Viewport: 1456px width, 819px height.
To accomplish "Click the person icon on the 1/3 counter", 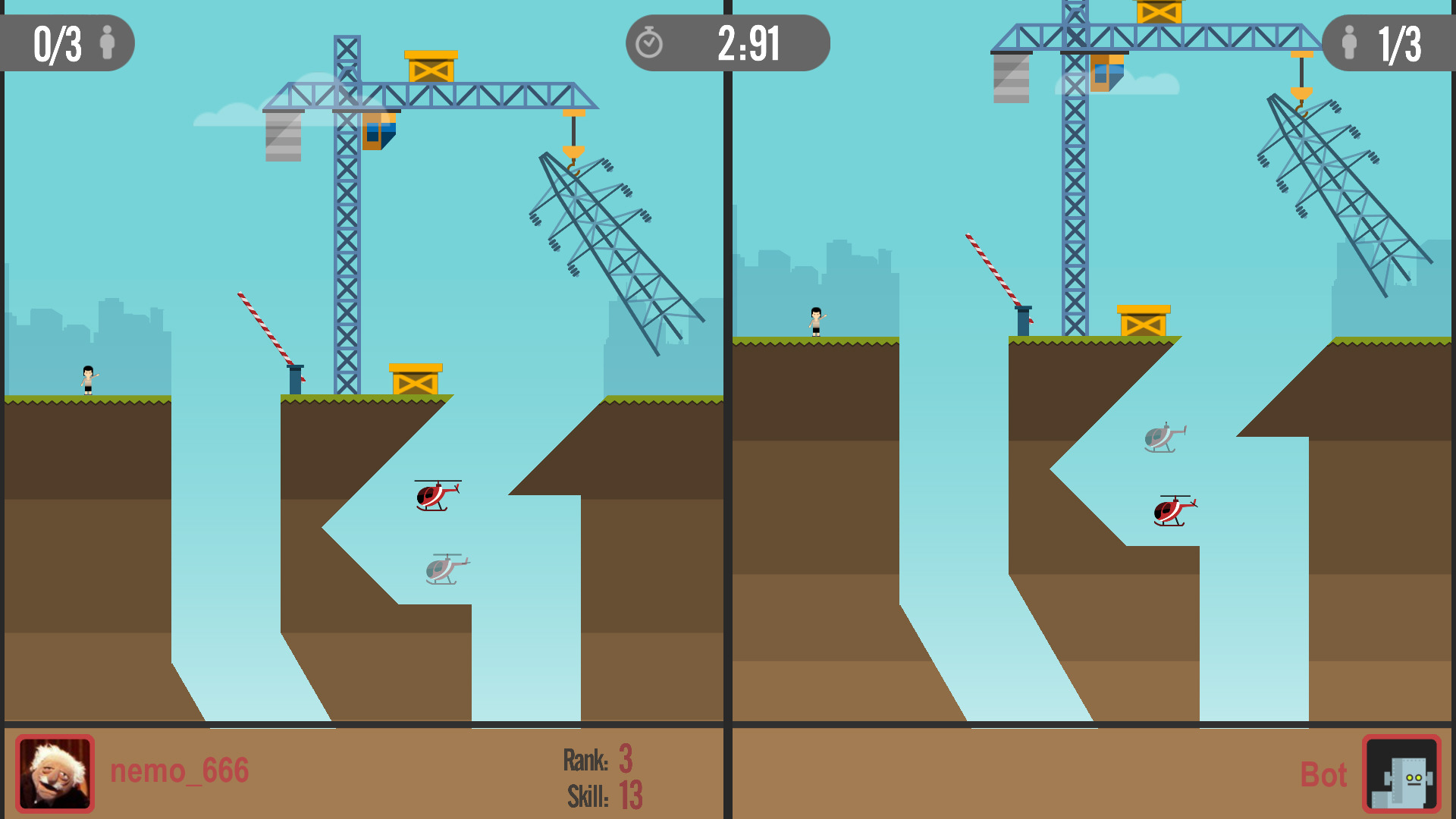I will [x=1351, y=43].
